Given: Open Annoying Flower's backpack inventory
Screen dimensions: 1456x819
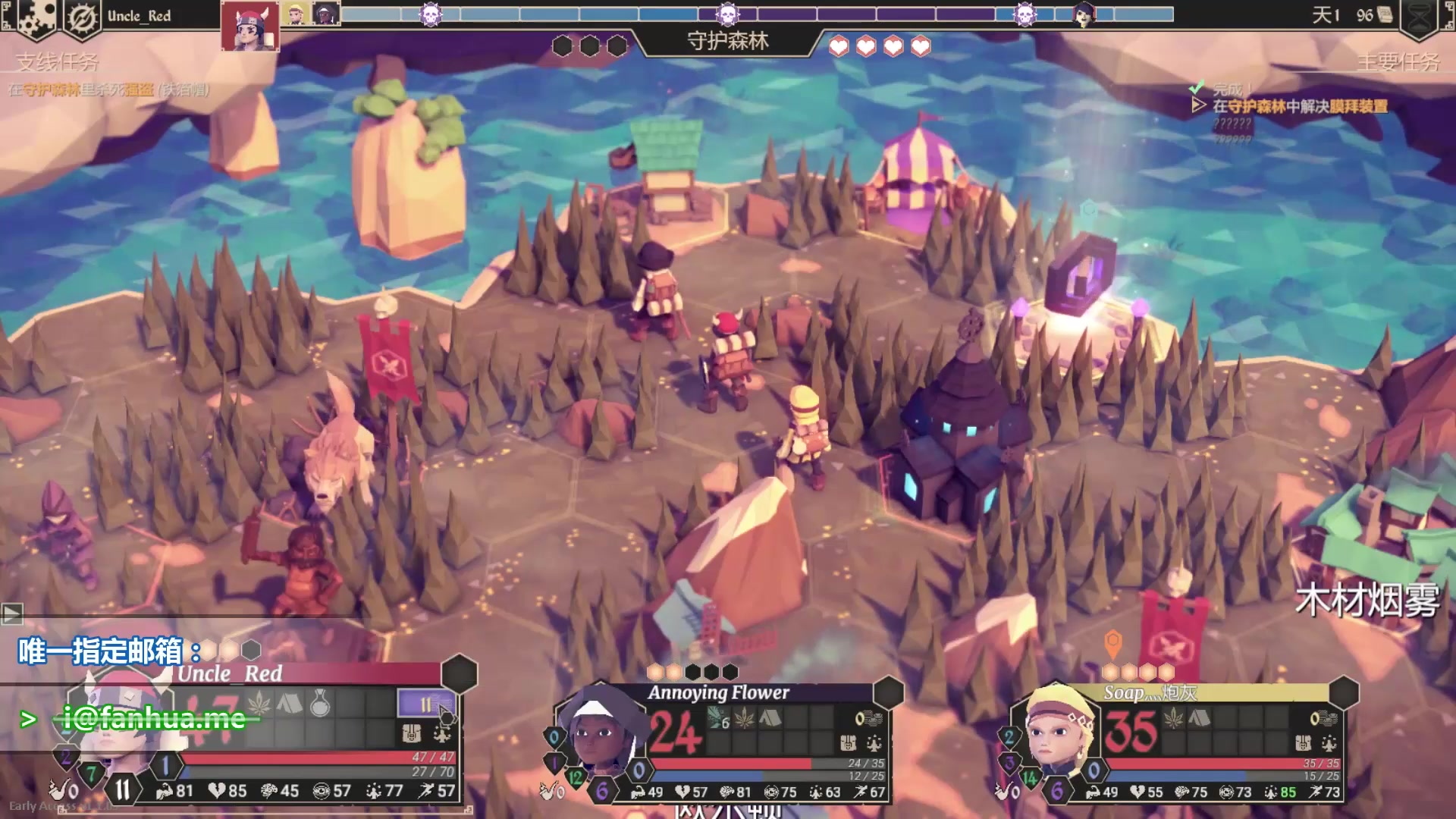Looking at the screenshot, I should click(x=849, y=742).
